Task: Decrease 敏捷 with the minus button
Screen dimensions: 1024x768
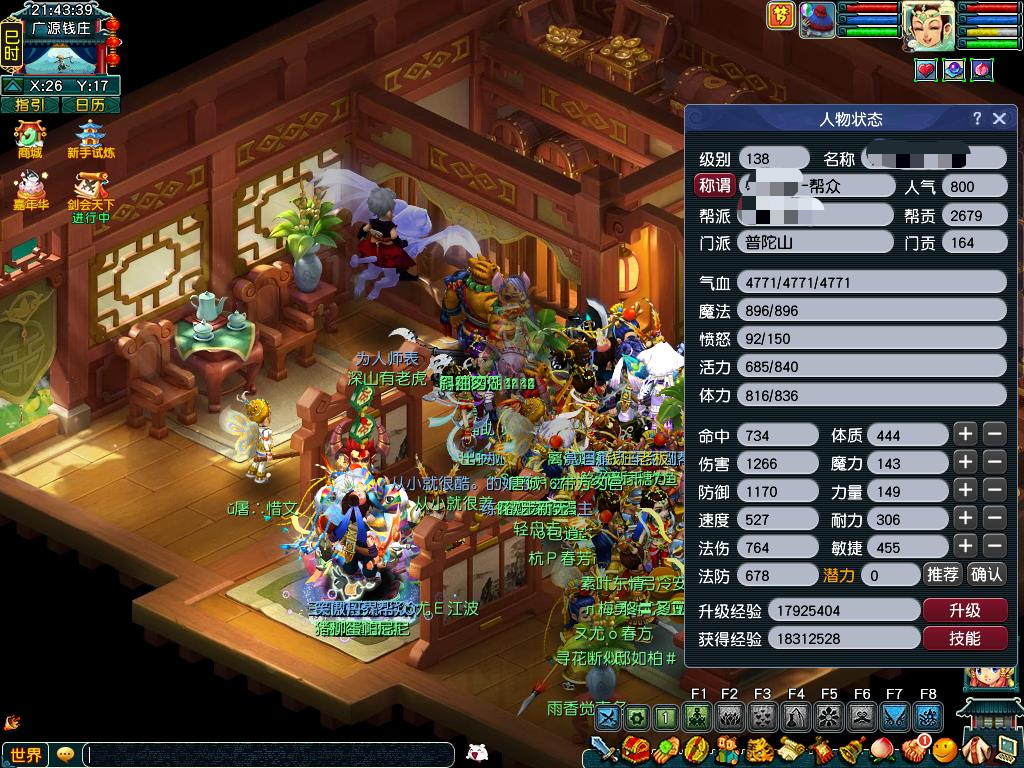Action: 994,546
